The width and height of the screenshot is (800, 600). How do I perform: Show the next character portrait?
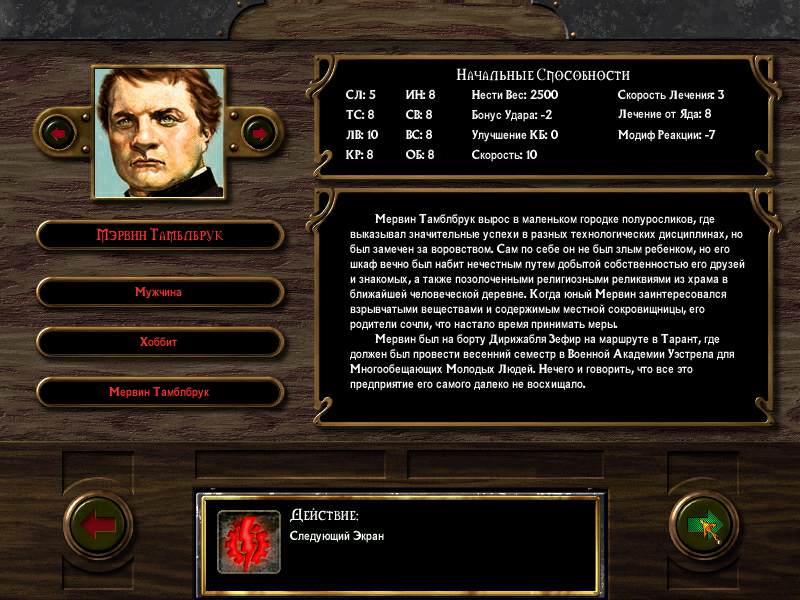[259, 132]
